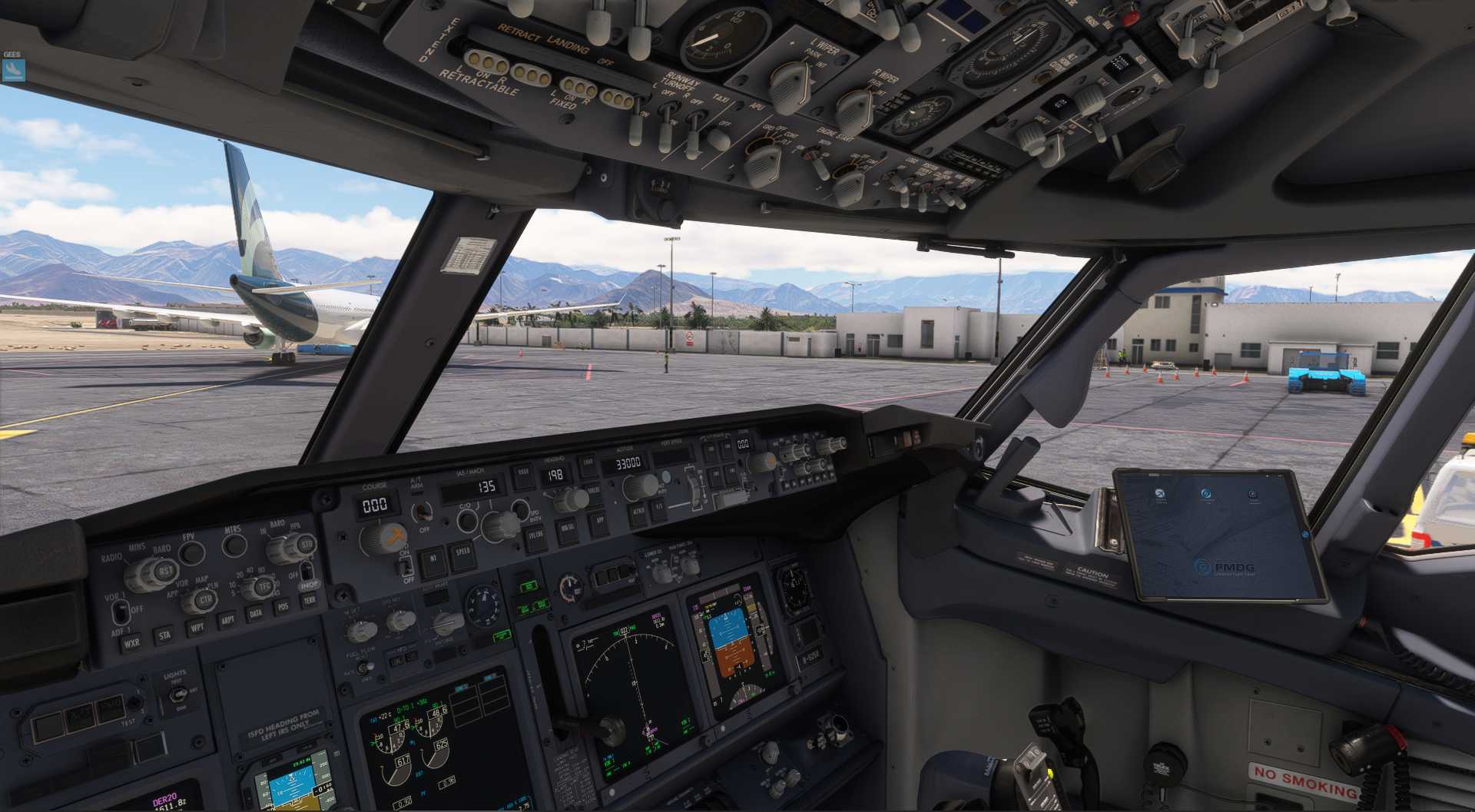This screenshot has width=1475, height=812.
Task: Push the FPV button
Action: pyautogui.click(x=191, y=553)
